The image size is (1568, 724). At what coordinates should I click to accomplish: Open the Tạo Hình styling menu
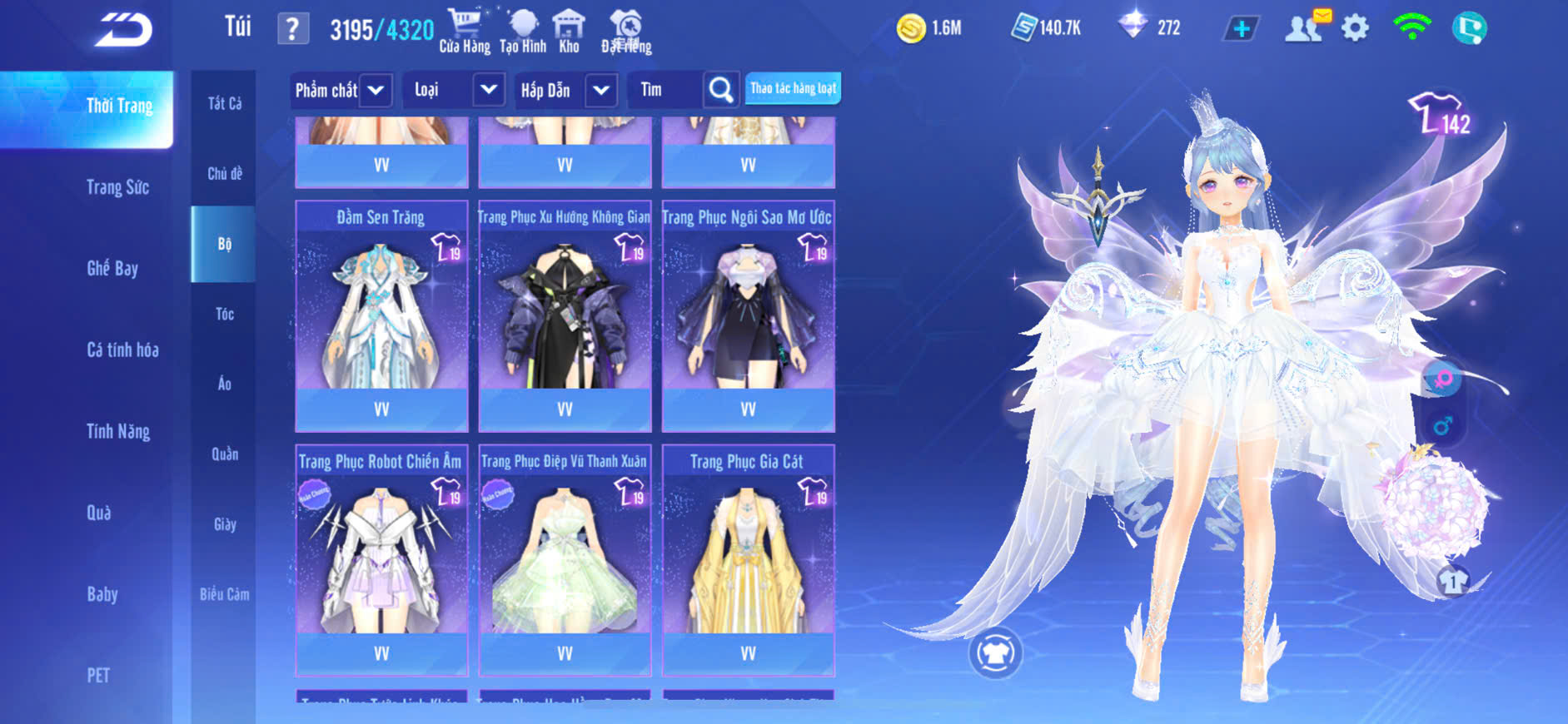pos(523,31)
